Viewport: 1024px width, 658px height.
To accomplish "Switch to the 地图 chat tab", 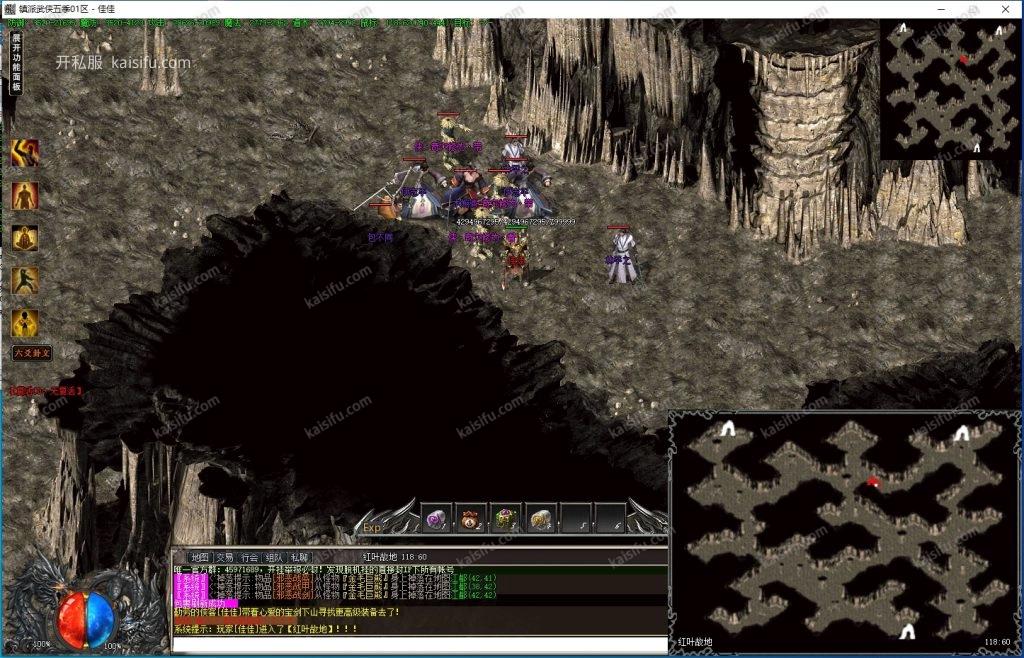I will (x=199, y=557).
